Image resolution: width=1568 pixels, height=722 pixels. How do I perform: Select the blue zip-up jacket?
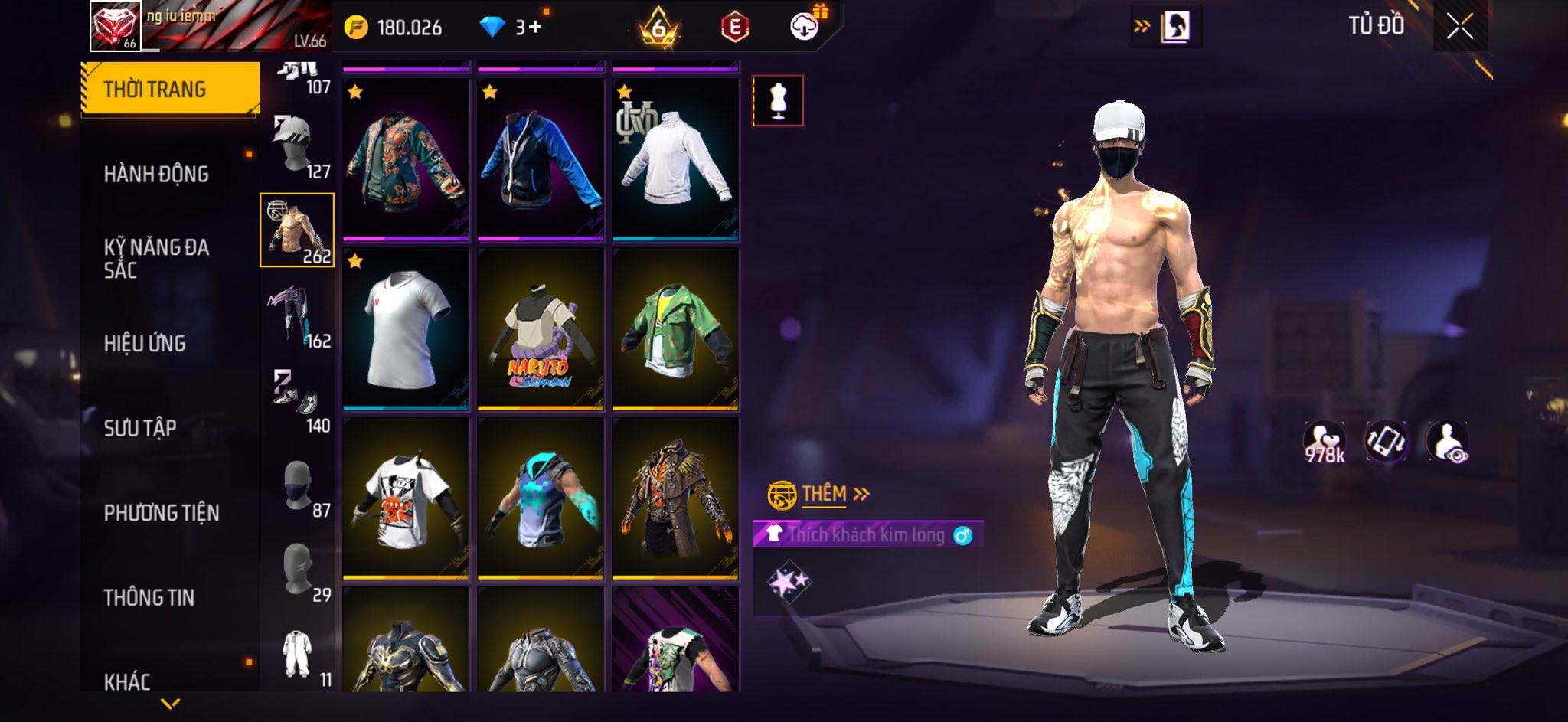[x=541, y=160]
